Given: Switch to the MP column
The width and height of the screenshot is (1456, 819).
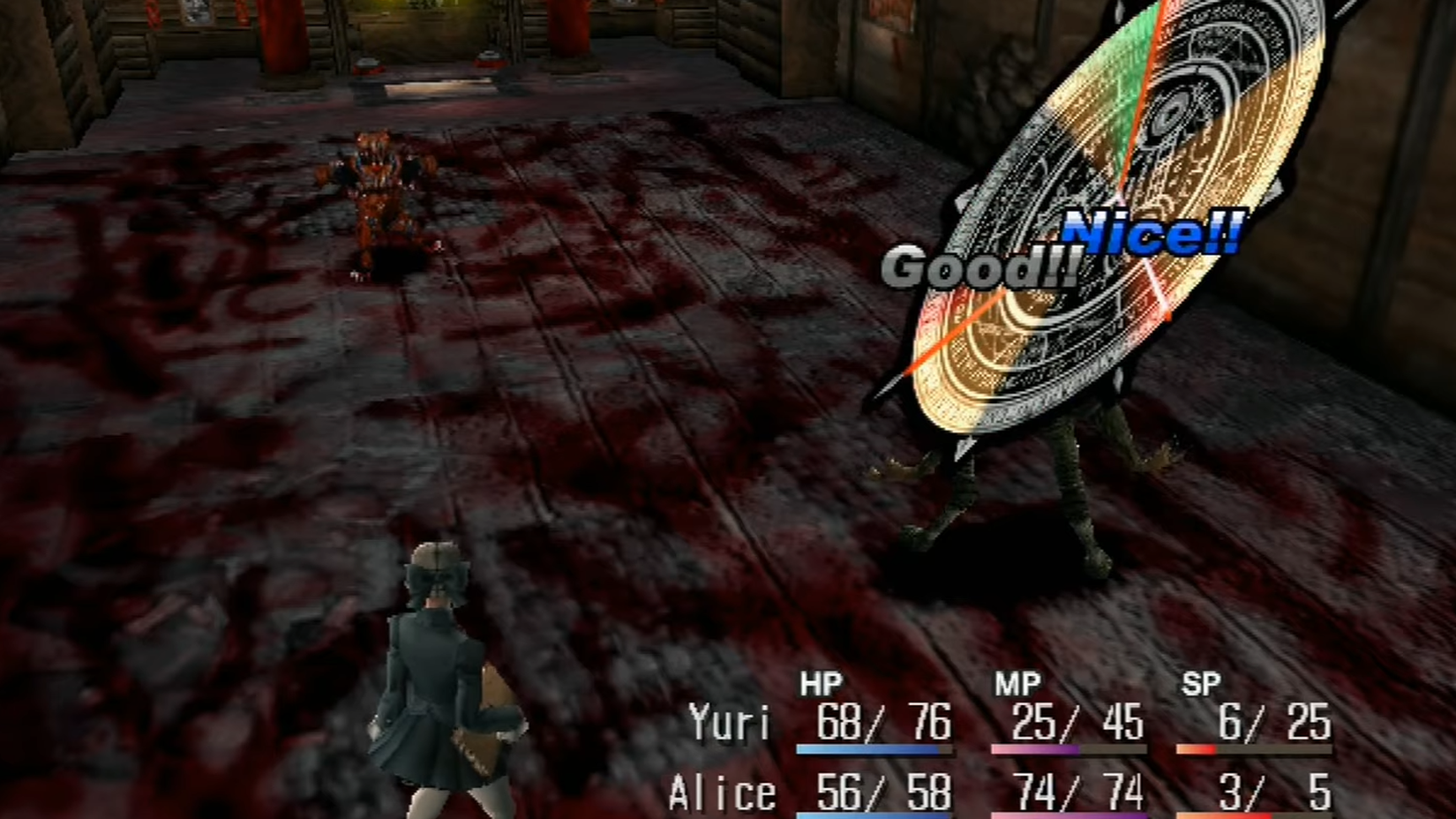Looking at the screenshot, I should (x=1015, y=682).
